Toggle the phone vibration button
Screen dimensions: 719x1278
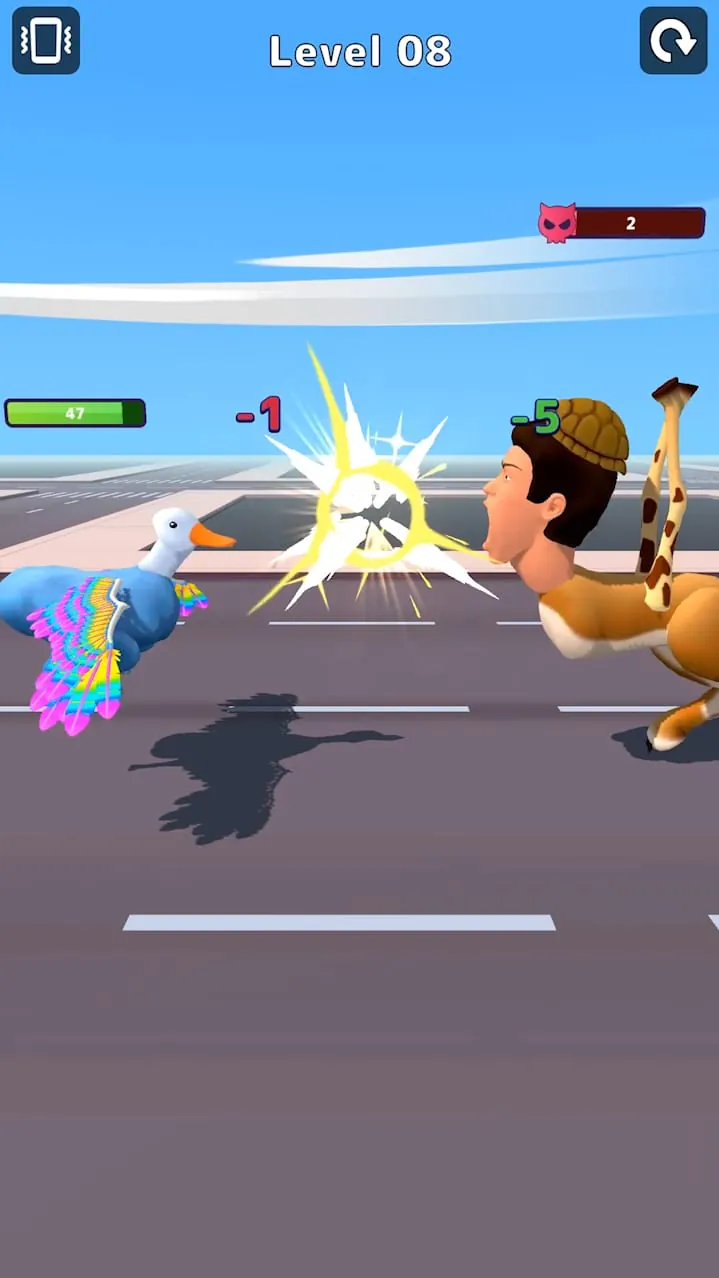click(46, 41)
